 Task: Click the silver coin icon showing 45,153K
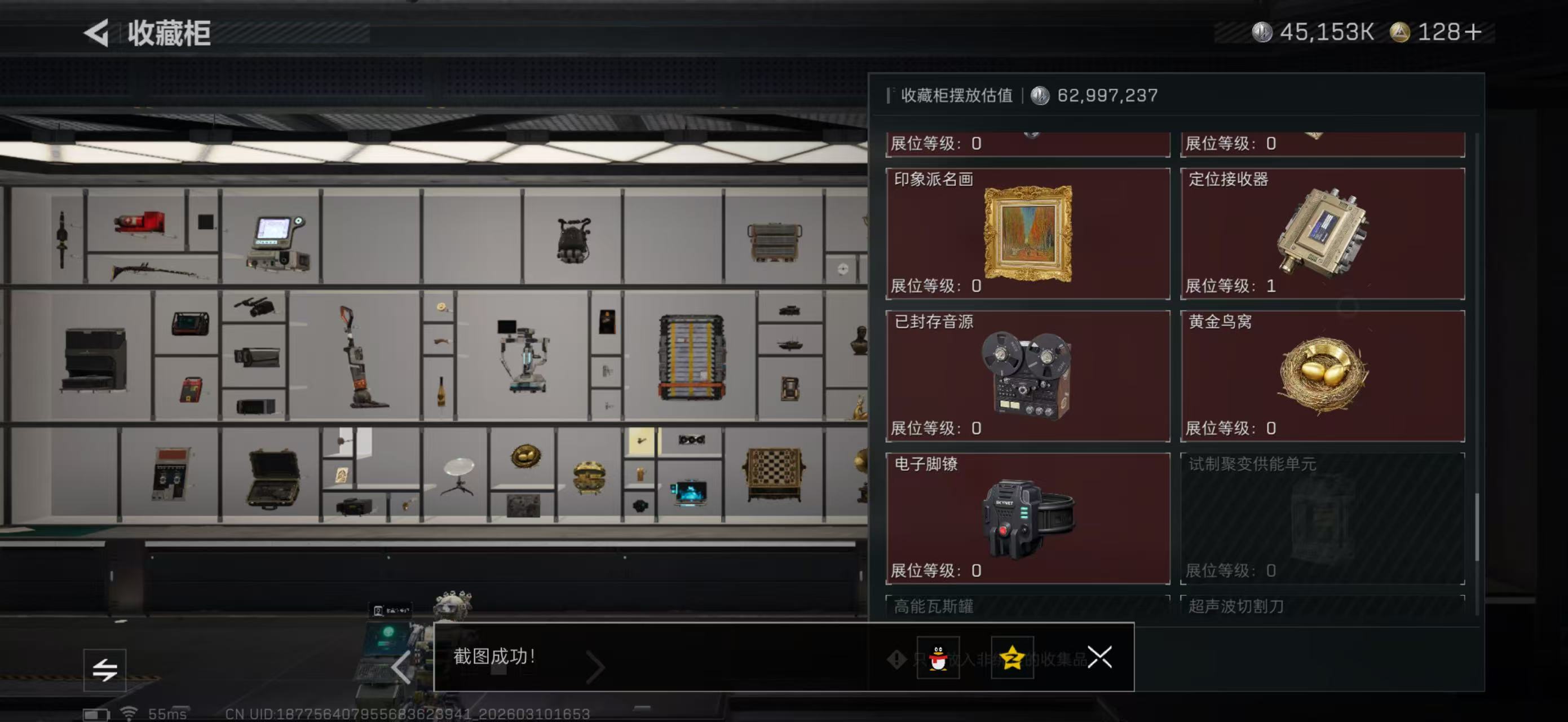tap(1264, 33)
